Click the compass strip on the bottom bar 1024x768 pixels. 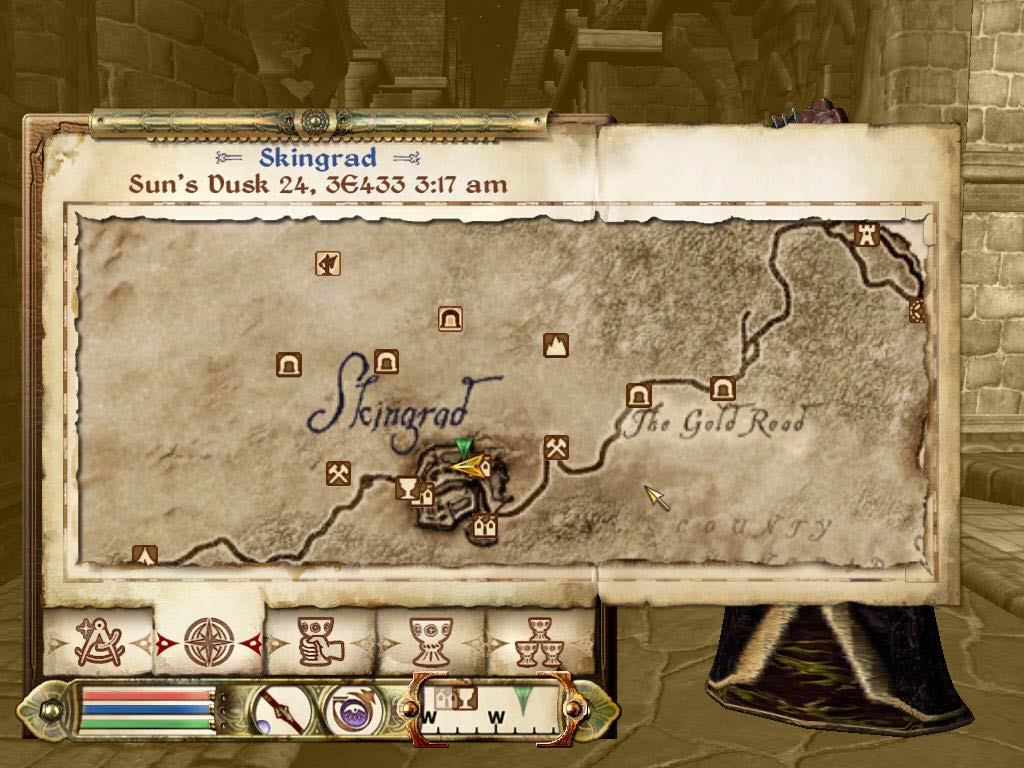click(489, 709)
